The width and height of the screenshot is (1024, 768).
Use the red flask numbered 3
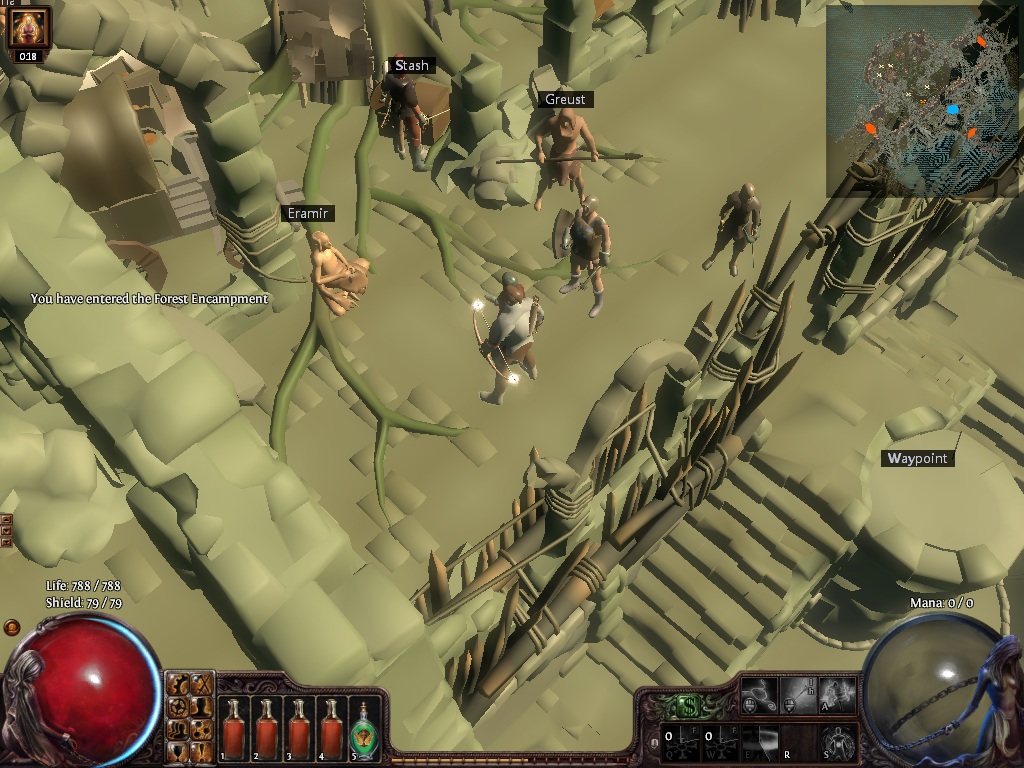pyautogui.click(x=298, y=728)
